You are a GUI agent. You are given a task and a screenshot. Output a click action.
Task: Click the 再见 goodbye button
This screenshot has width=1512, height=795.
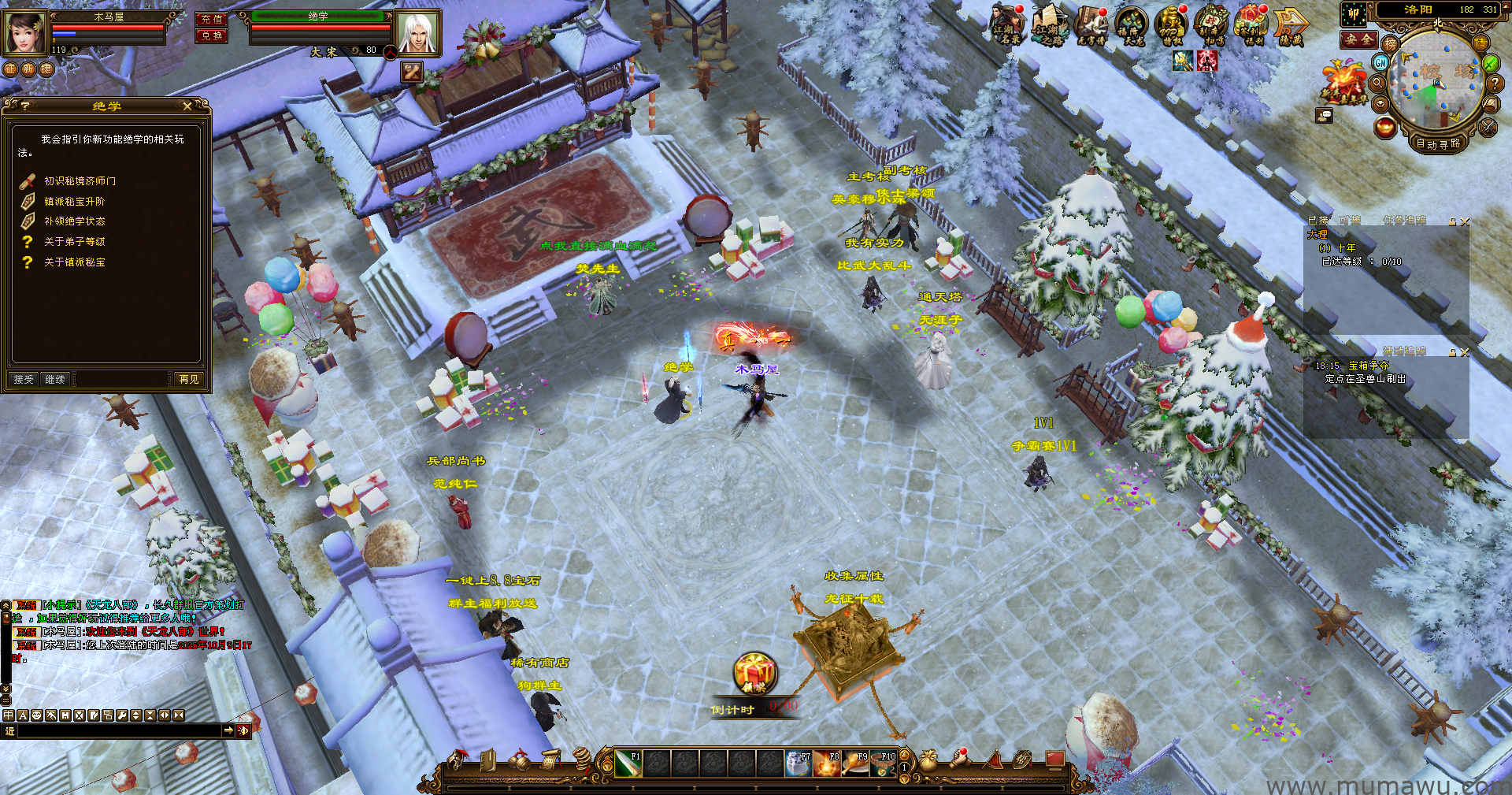[x=189, y=380]
